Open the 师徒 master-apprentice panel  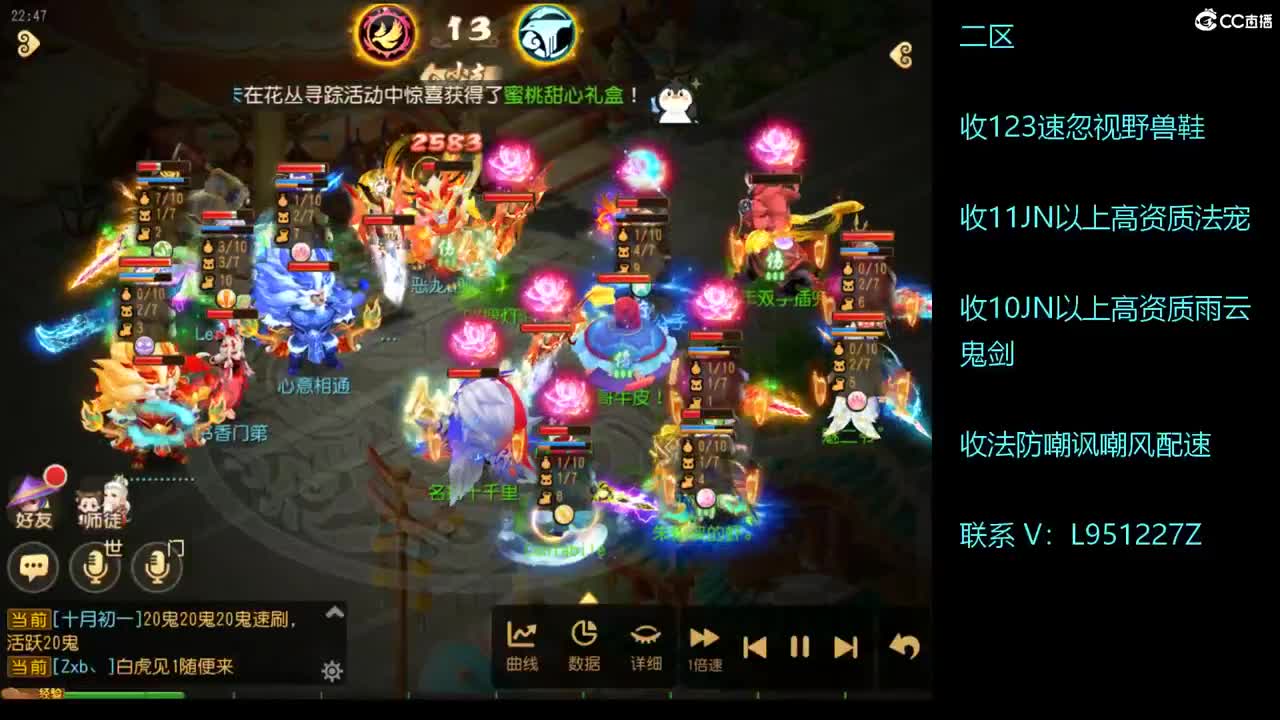point(100,500)
